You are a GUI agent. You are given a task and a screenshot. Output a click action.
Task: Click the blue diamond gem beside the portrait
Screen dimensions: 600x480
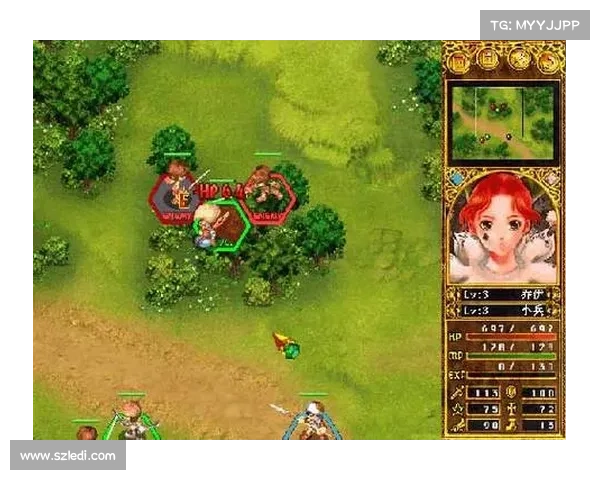click(456, 180)
